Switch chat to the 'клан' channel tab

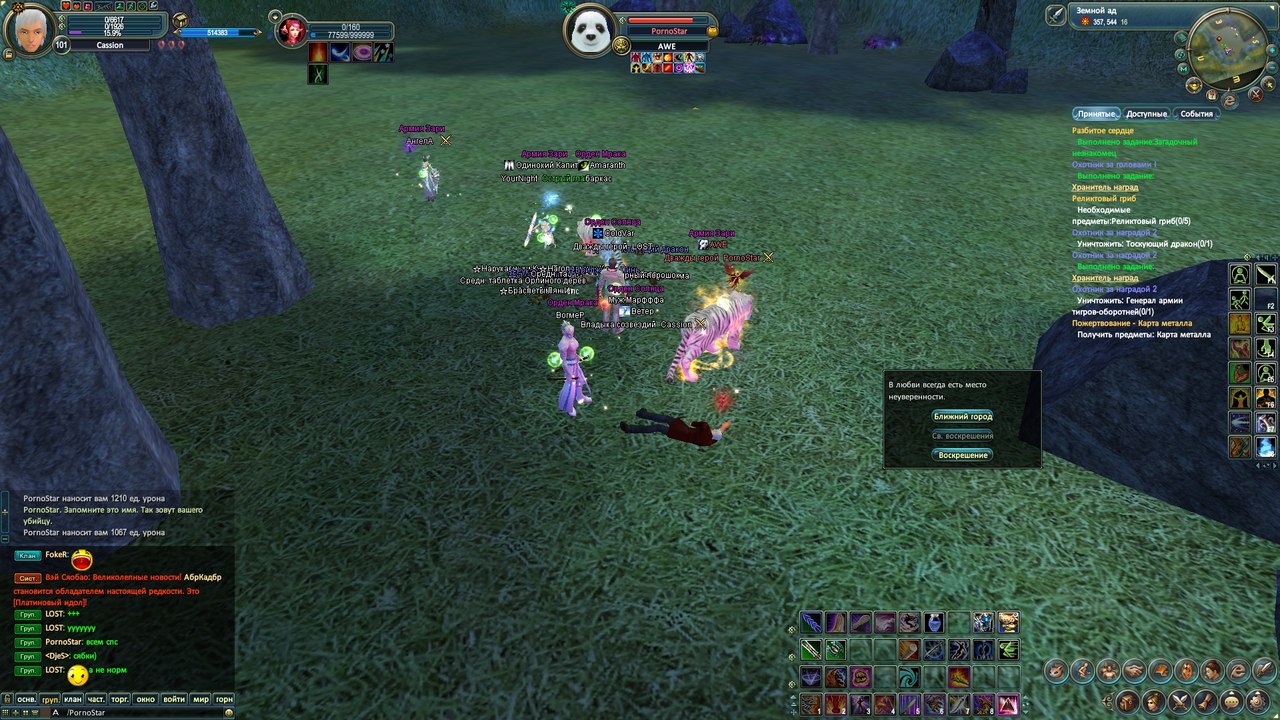(73, 700)
